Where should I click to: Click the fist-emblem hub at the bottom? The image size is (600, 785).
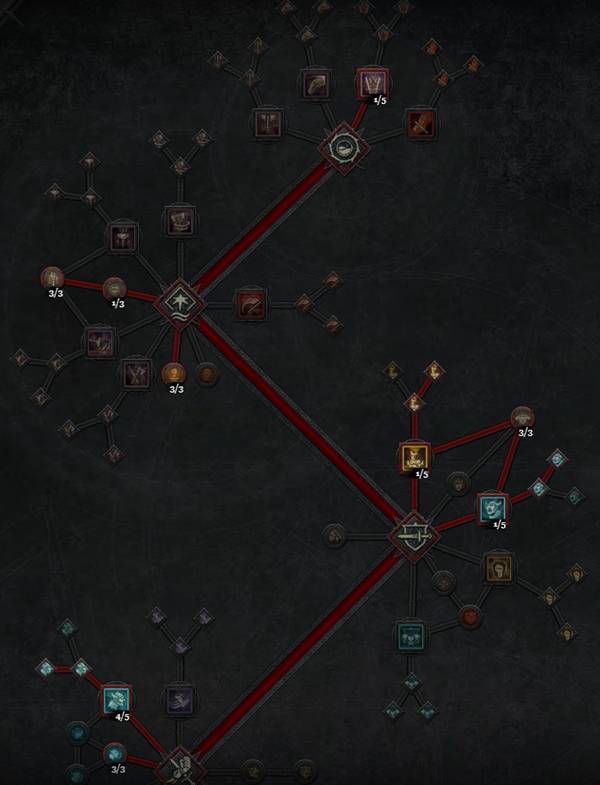180,768
